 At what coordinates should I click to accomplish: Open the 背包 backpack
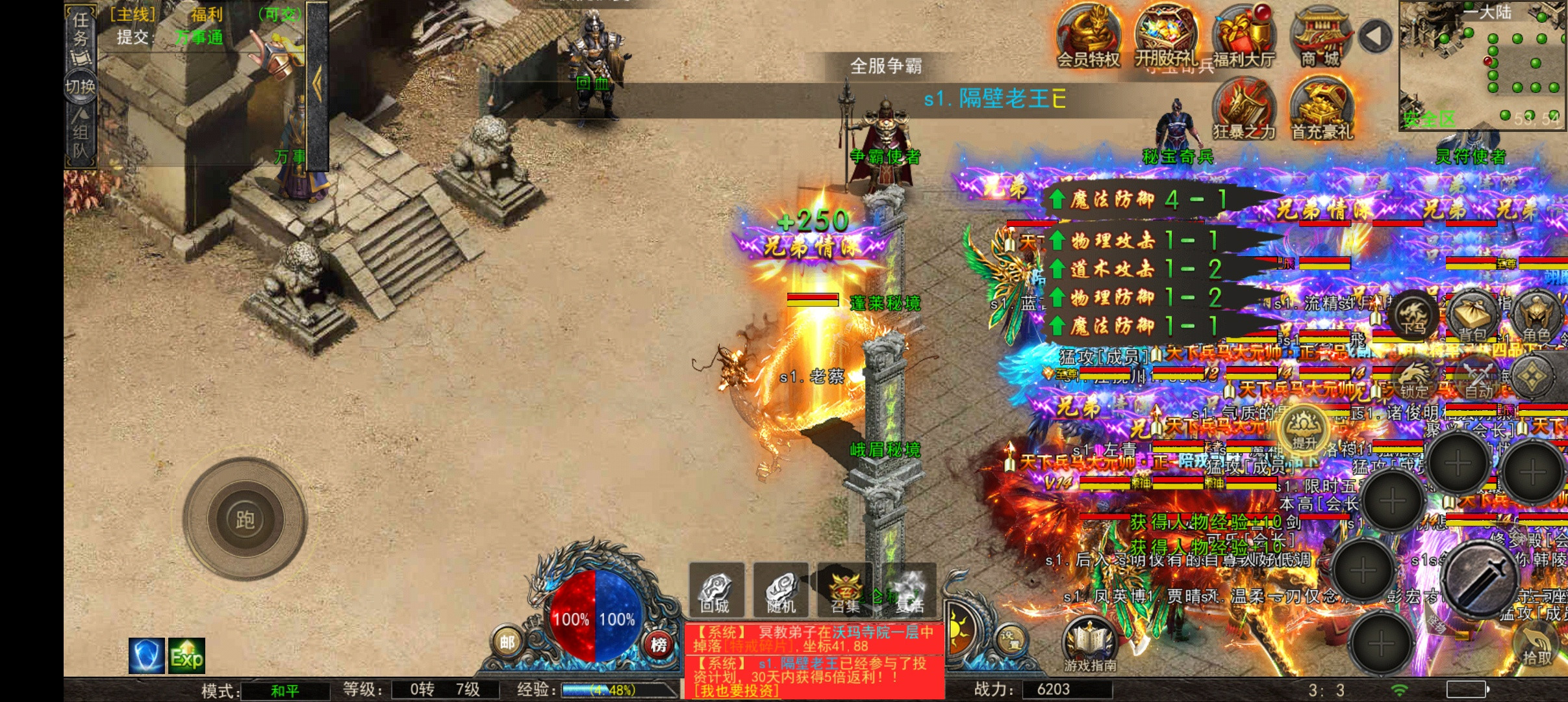pyautogui.click(x=1473, y=318)
